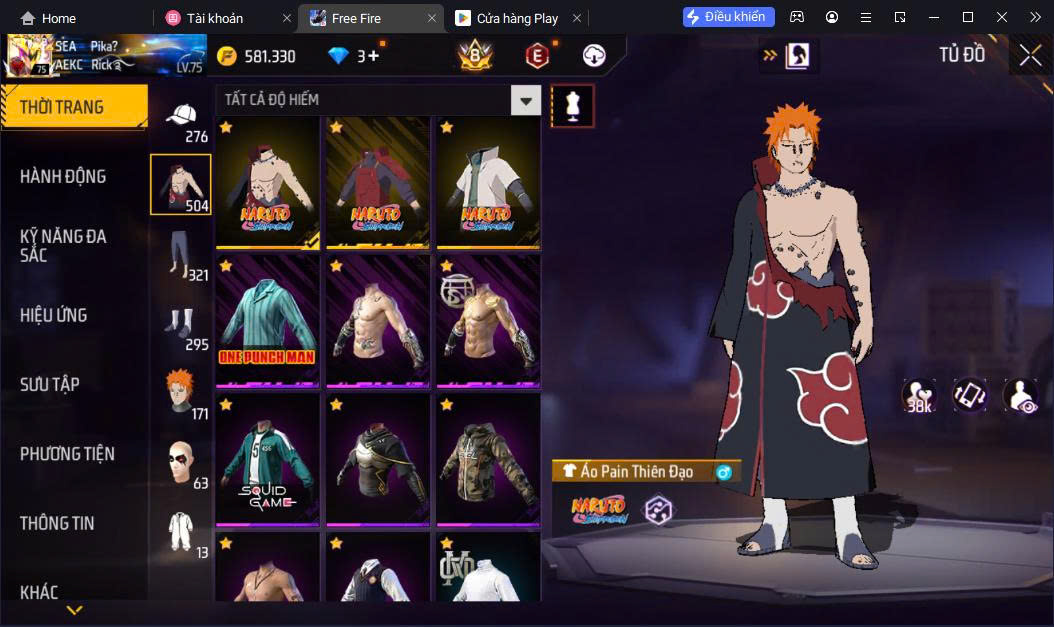
Task: Close the wardrobe with the X button
Action: (1030, 56)
